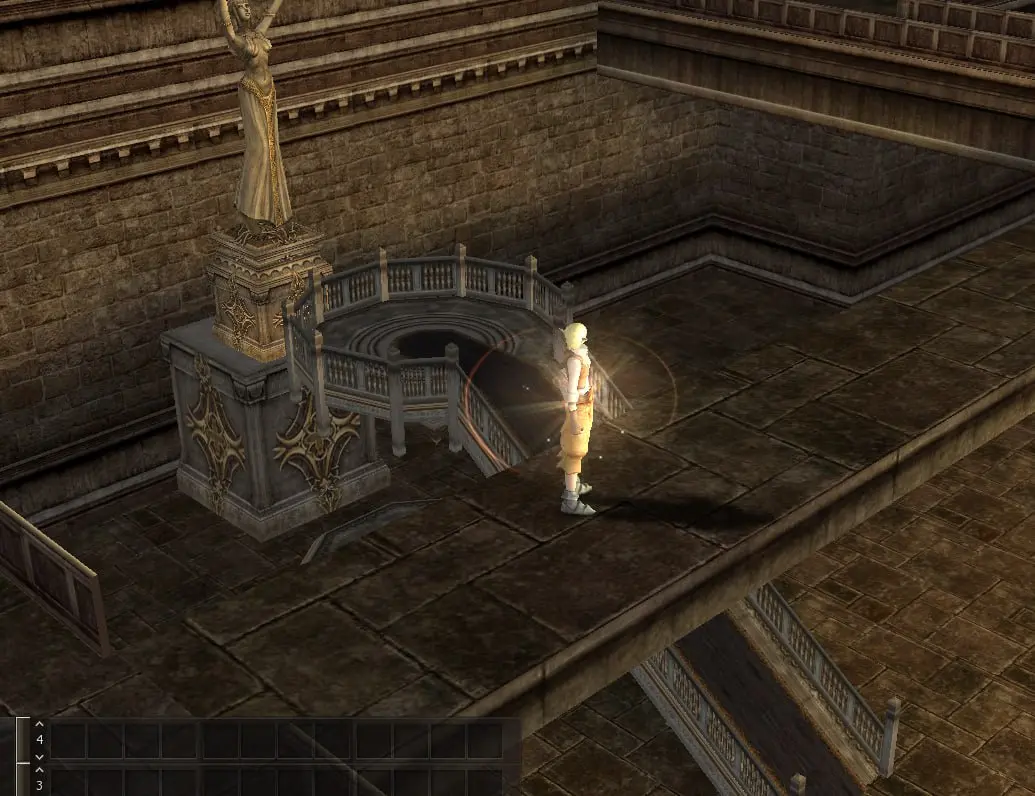The height and width of the screenshot is (796, 1035).
Task: Click the down arrow below hotbar number 4
Action: (39, 757)
